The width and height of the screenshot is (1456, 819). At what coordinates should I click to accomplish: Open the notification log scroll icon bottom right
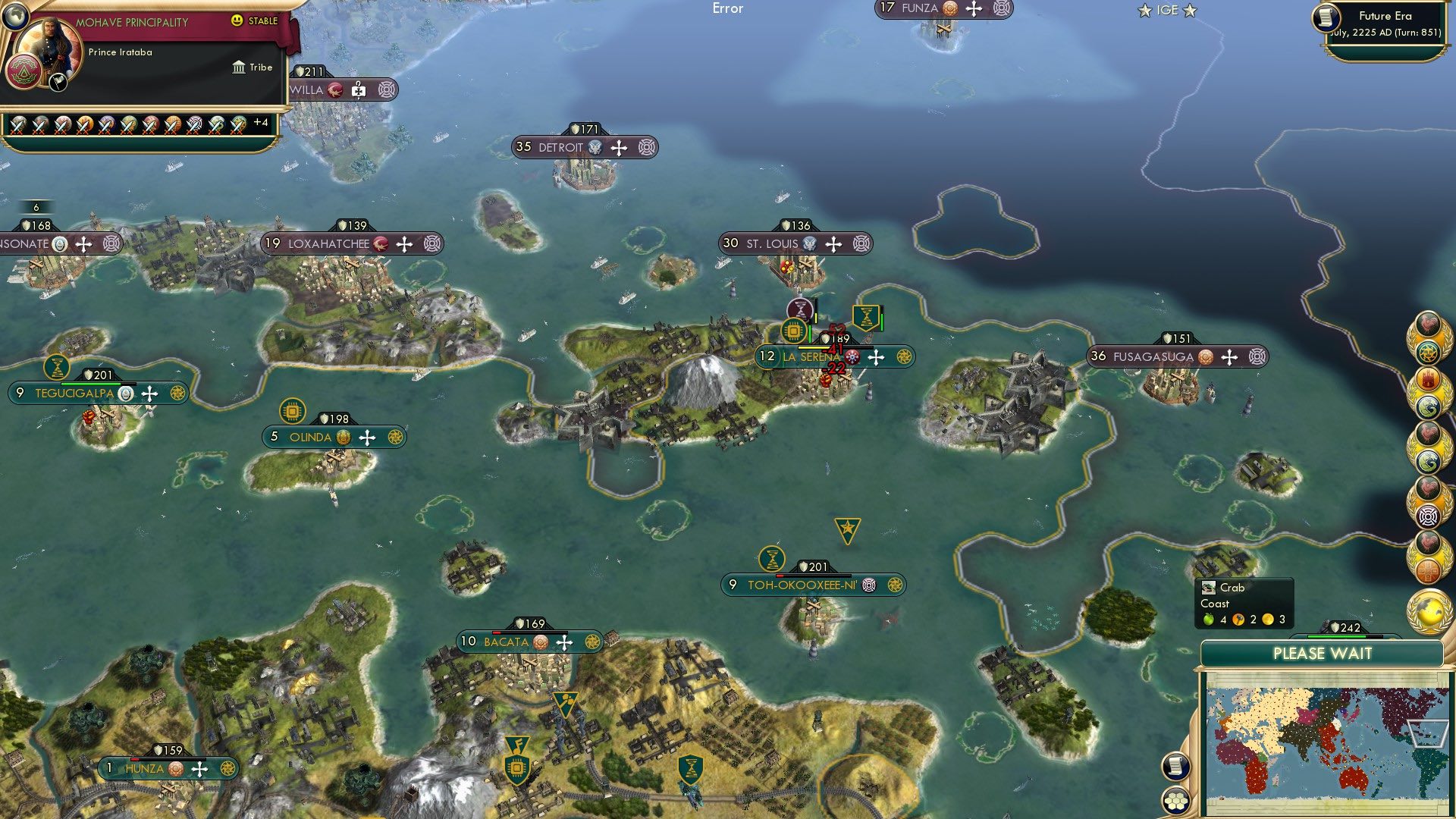[1176, 766]
